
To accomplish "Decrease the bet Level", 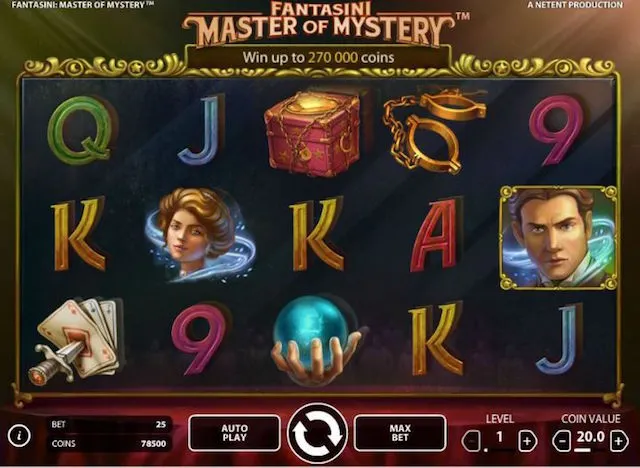I will 471,440.
